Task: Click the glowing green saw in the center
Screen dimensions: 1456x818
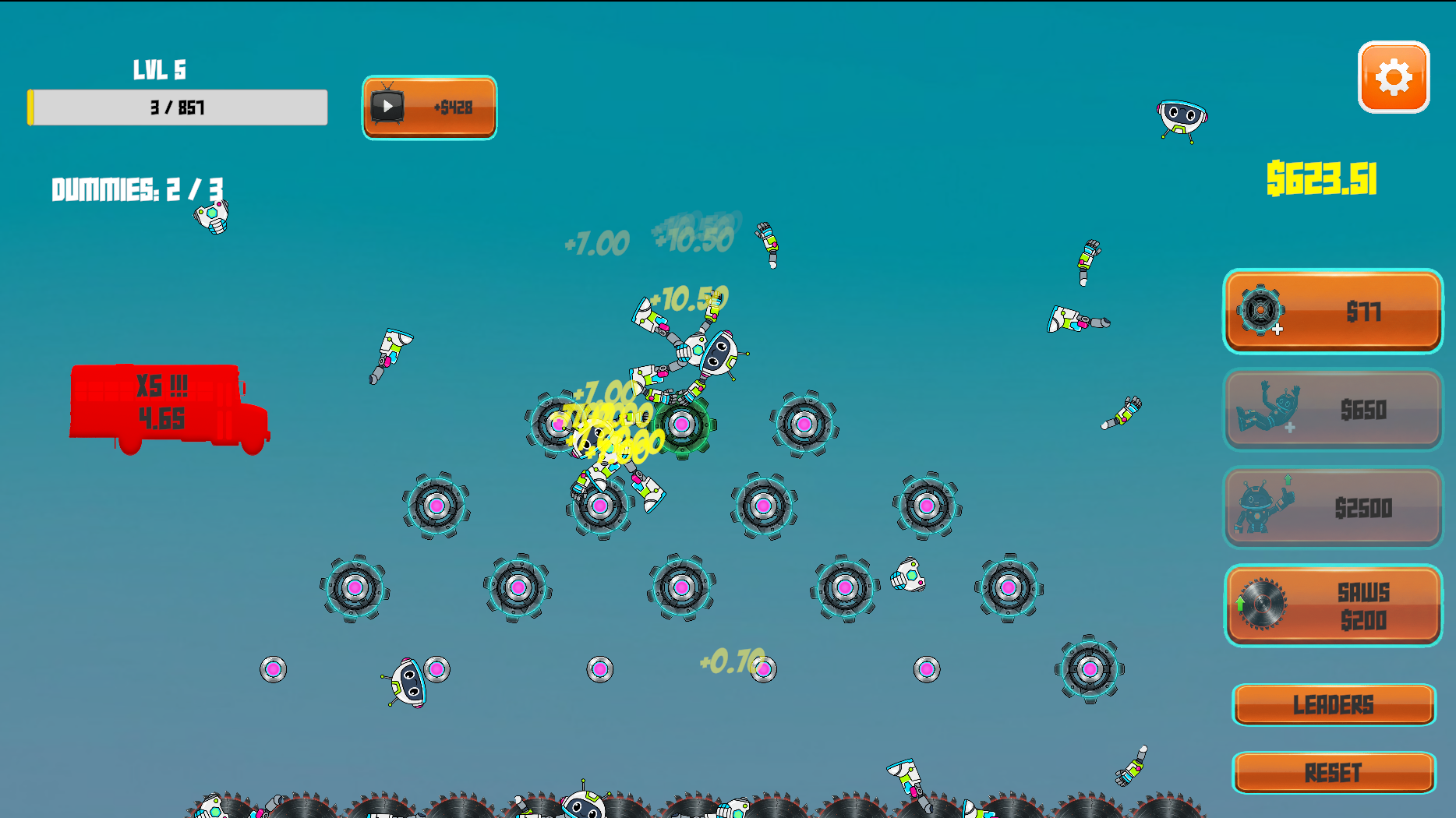Action: tap(683, 425)
